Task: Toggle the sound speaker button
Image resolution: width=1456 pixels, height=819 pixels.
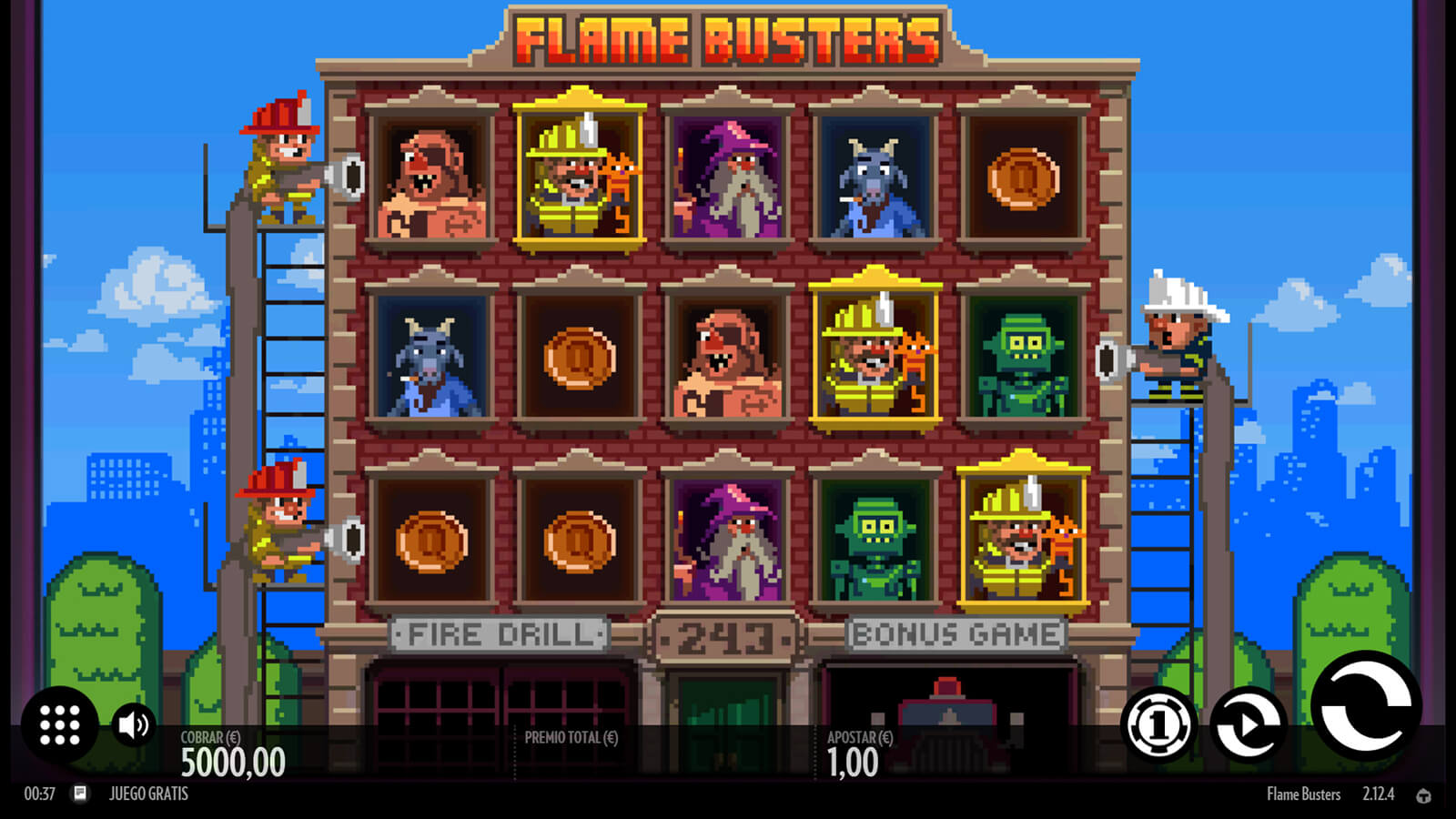Action: (x=133, y=725)
